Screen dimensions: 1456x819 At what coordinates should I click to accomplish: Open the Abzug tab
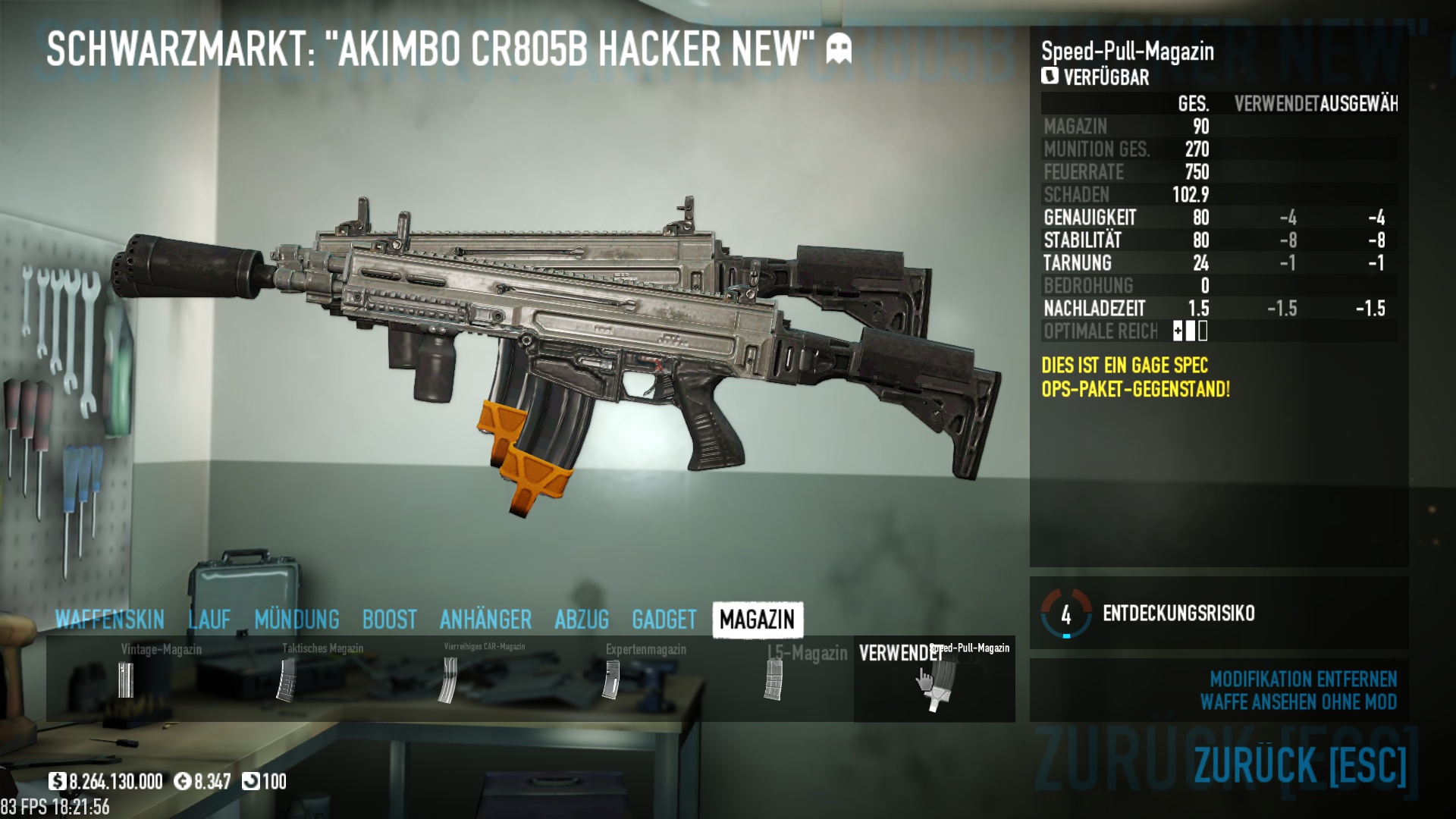pyautogui.click(x=582, y=620)
